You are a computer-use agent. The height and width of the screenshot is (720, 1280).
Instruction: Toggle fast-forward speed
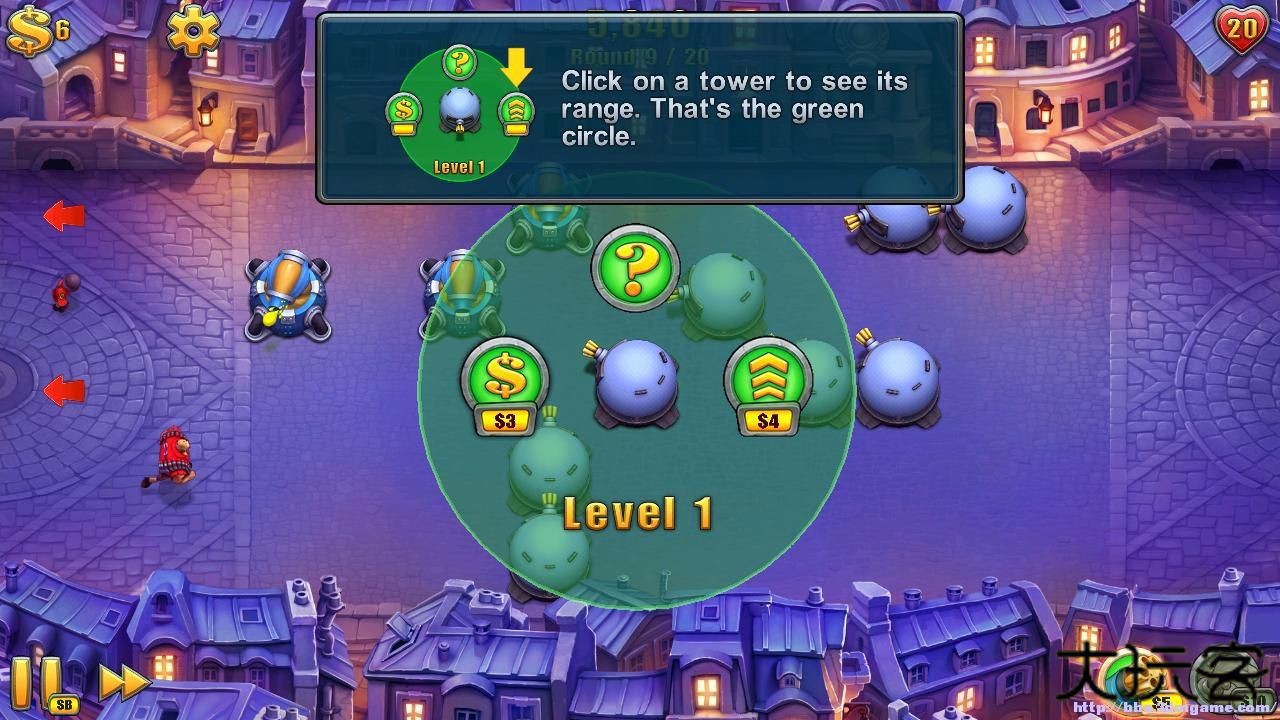[x=124, y=682]
